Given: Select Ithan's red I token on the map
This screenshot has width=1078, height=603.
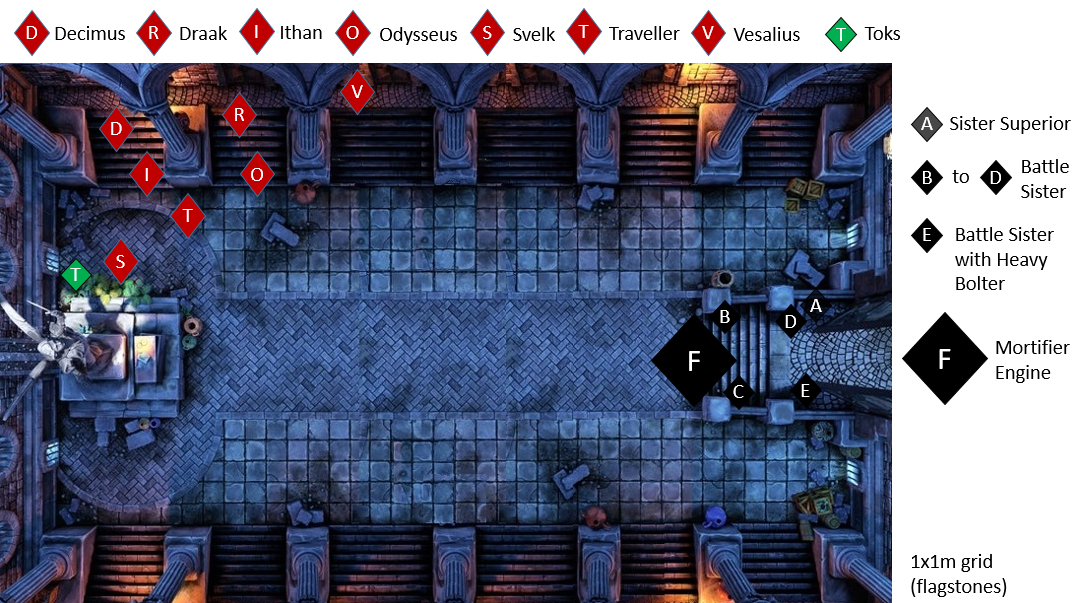Looking at the screenshot, I should pos(147,174).
